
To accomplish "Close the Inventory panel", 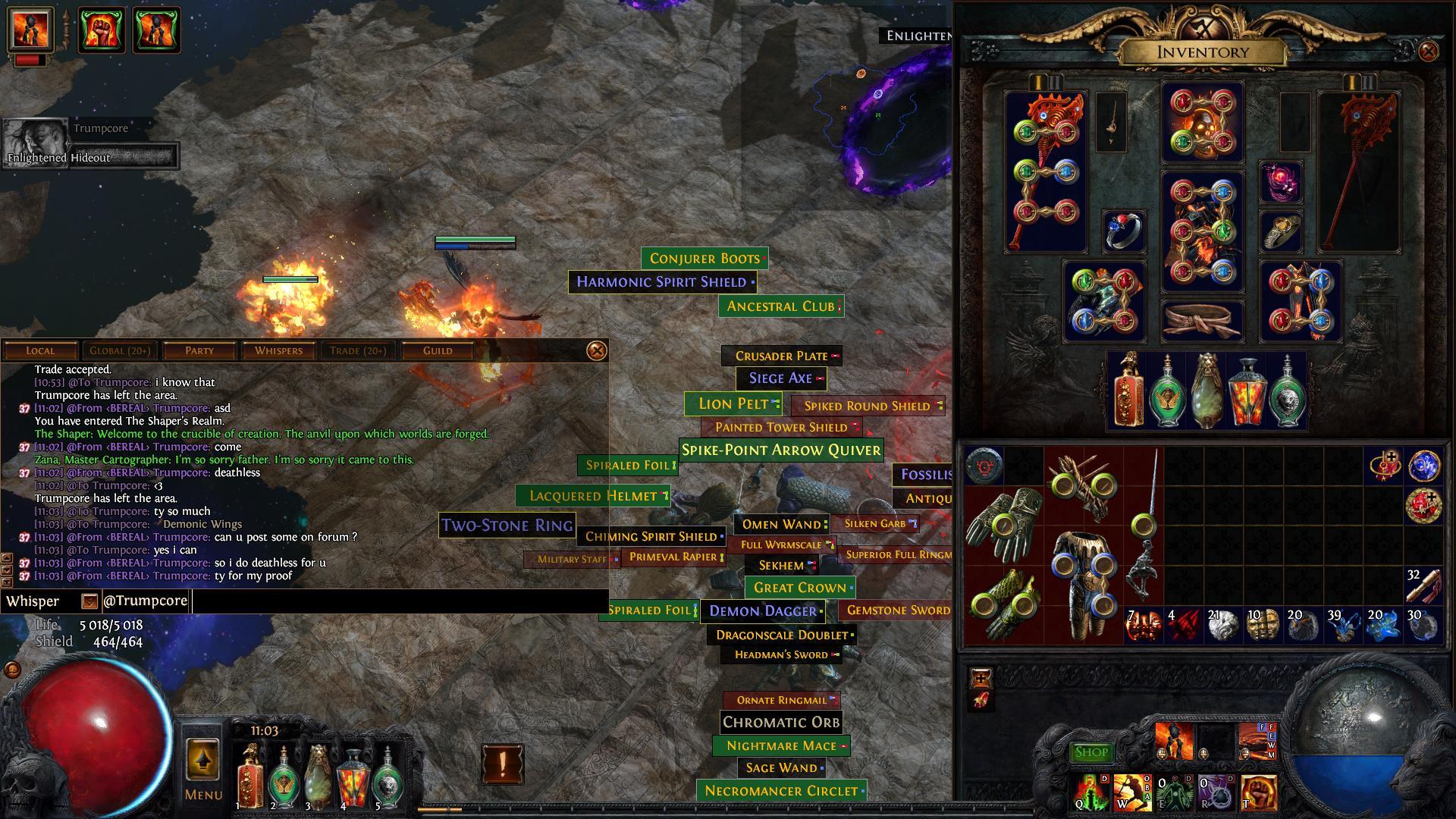I will (x=1428, y=52).
